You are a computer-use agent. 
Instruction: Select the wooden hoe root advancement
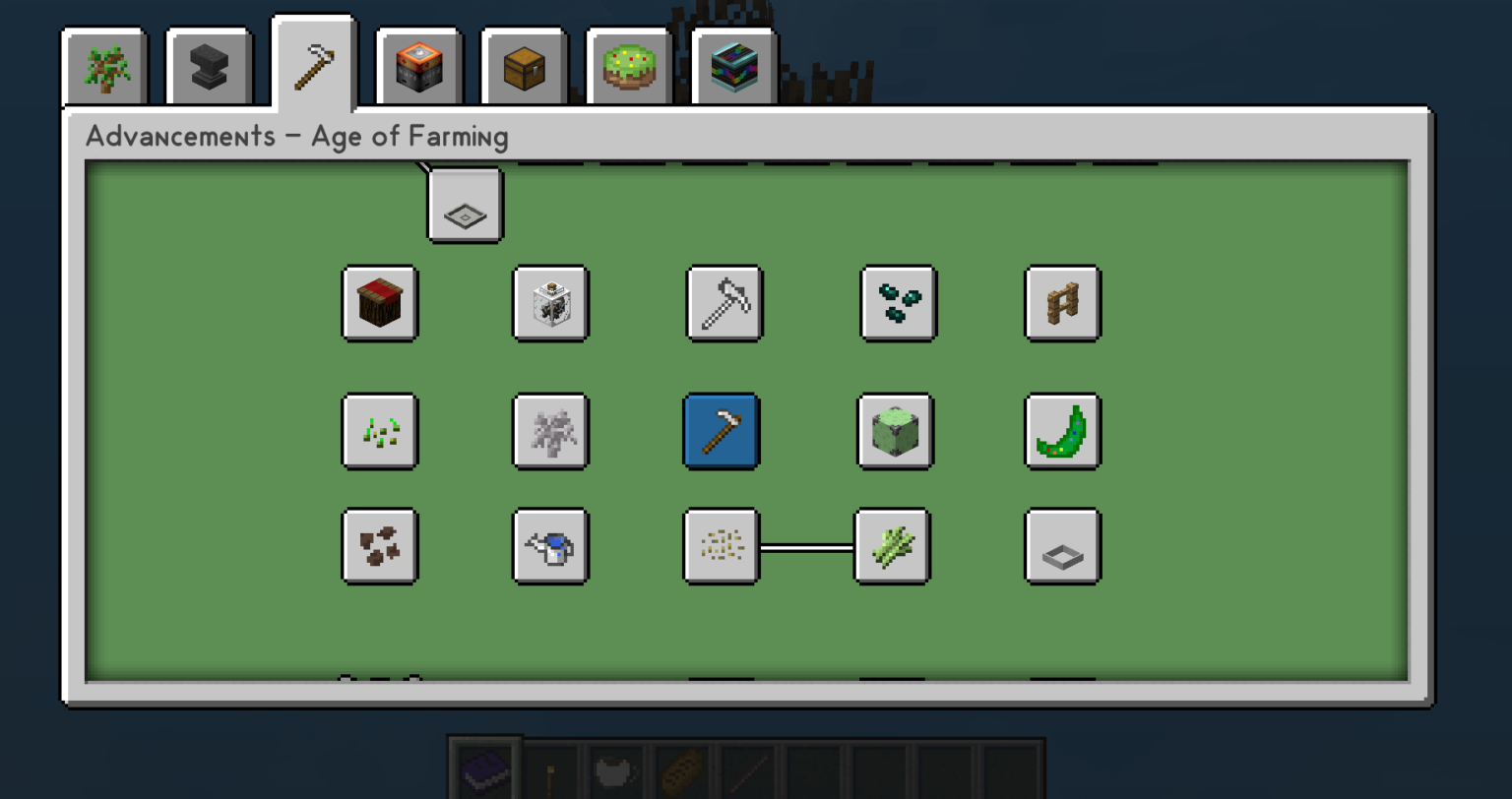coord(722,432)
